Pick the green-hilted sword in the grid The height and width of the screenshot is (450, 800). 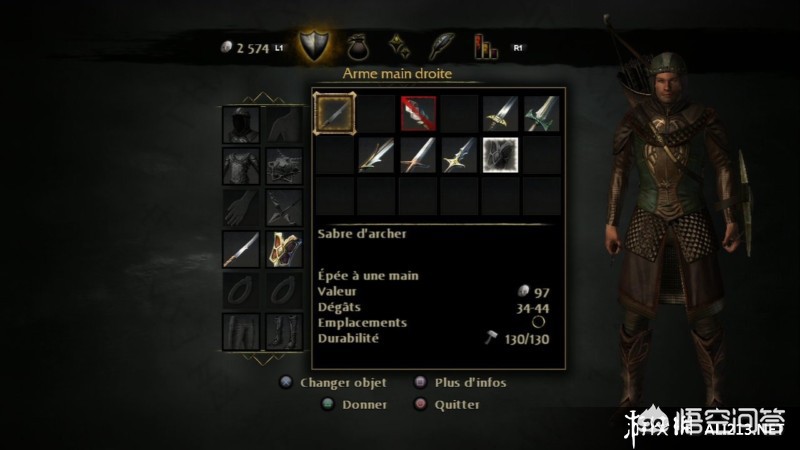pyautogui.click(x=540, y=113)
